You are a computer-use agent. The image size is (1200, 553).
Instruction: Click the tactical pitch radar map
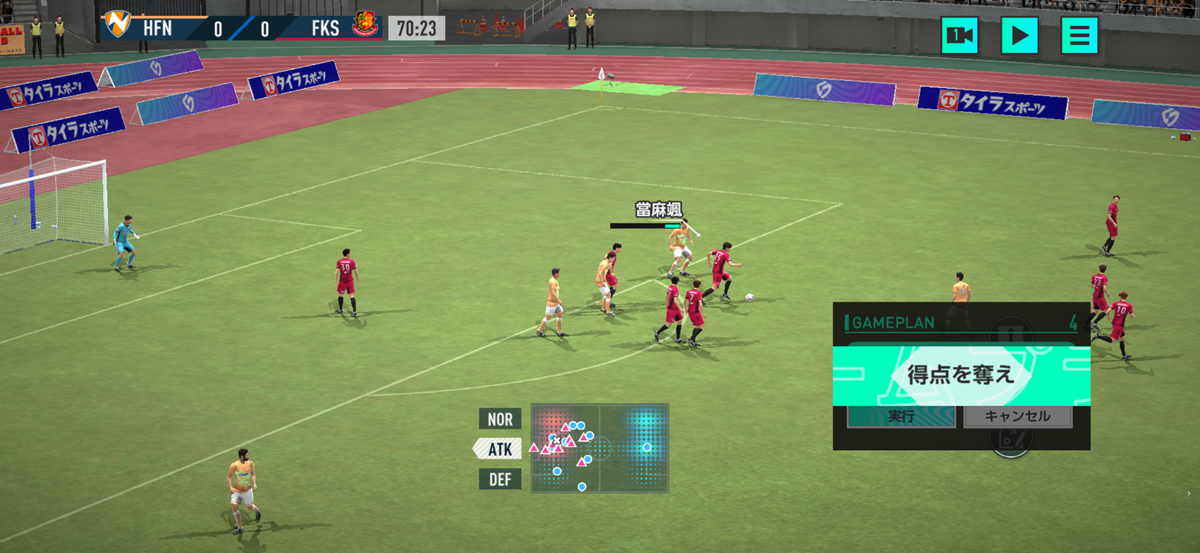(599, 448)
